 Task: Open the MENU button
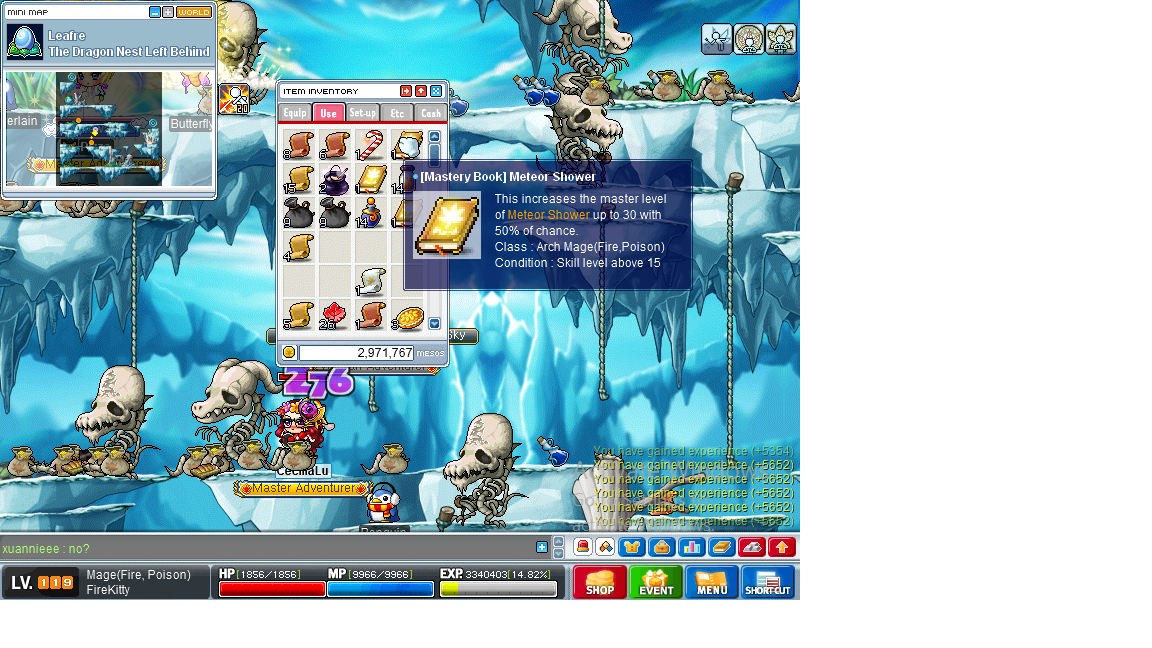coord(712,582)
